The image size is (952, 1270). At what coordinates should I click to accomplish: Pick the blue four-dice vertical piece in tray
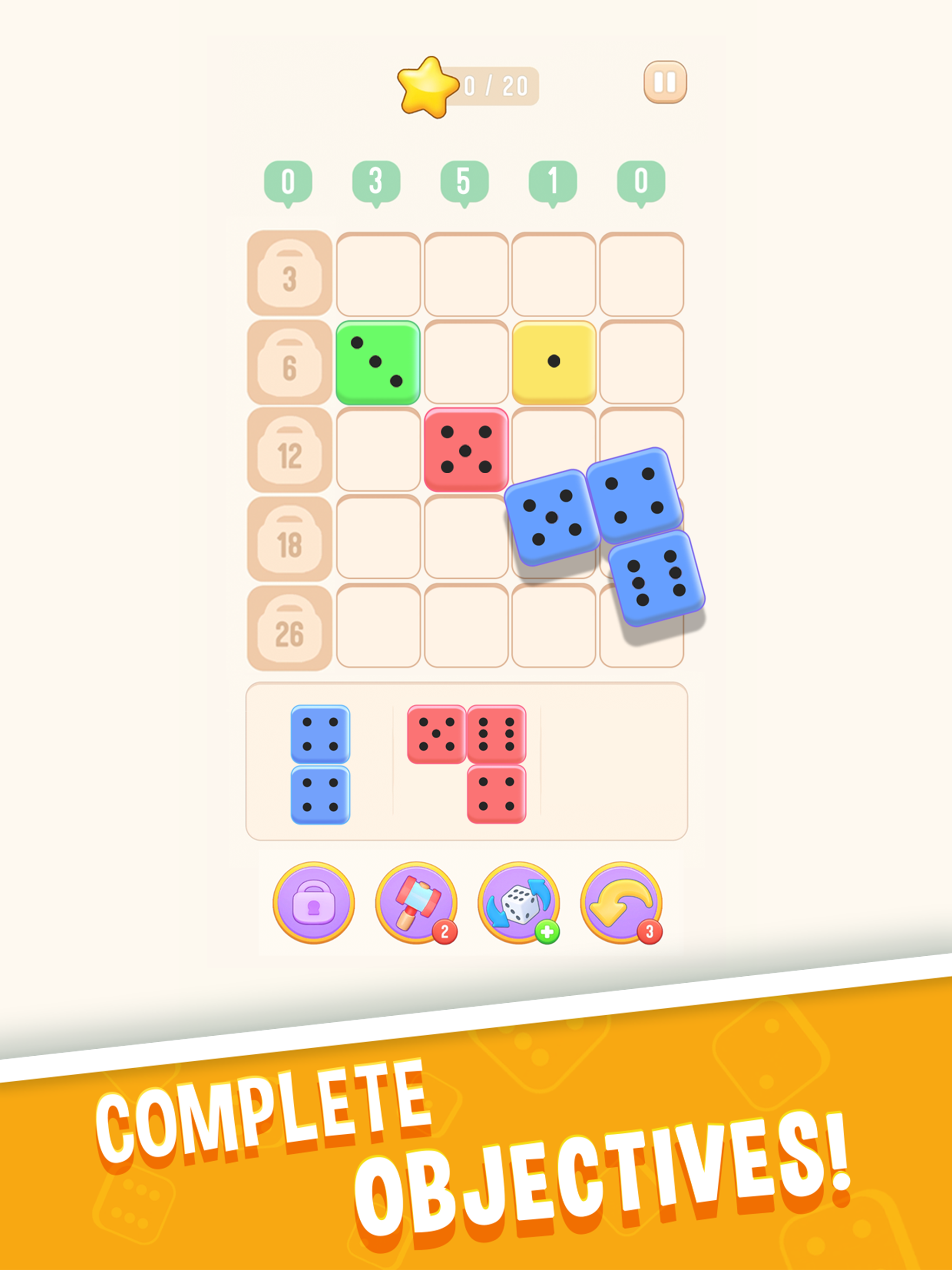click(322, 764)
